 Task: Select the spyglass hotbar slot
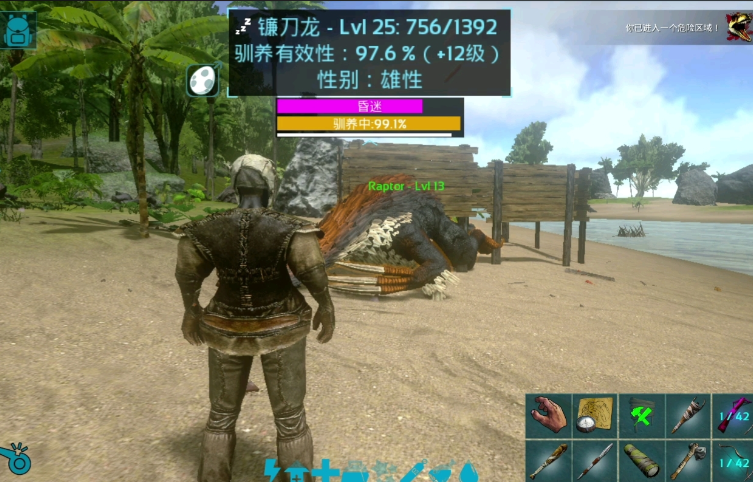640,461
